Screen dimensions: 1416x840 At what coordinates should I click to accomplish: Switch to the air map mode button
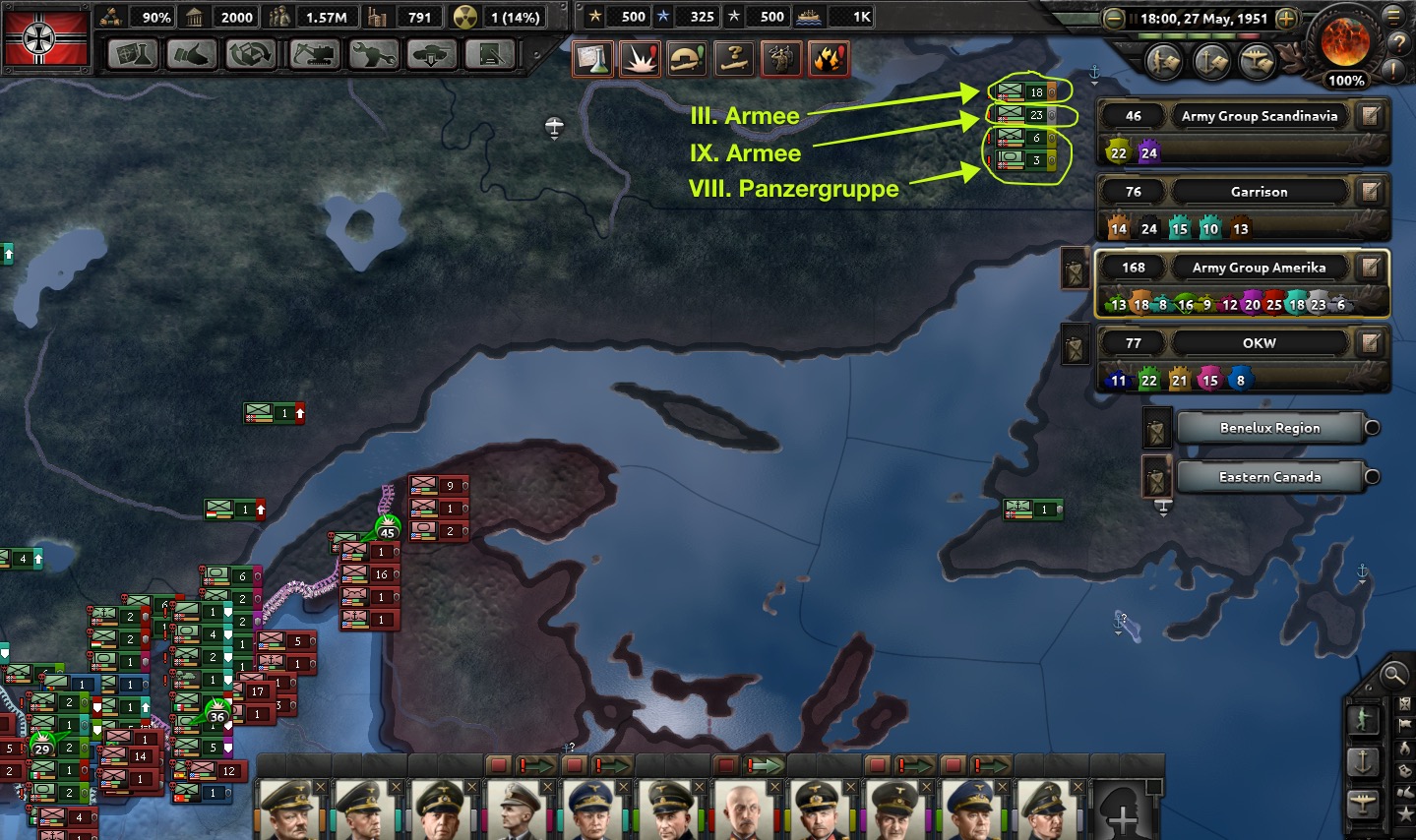[x=1363, y=805]
